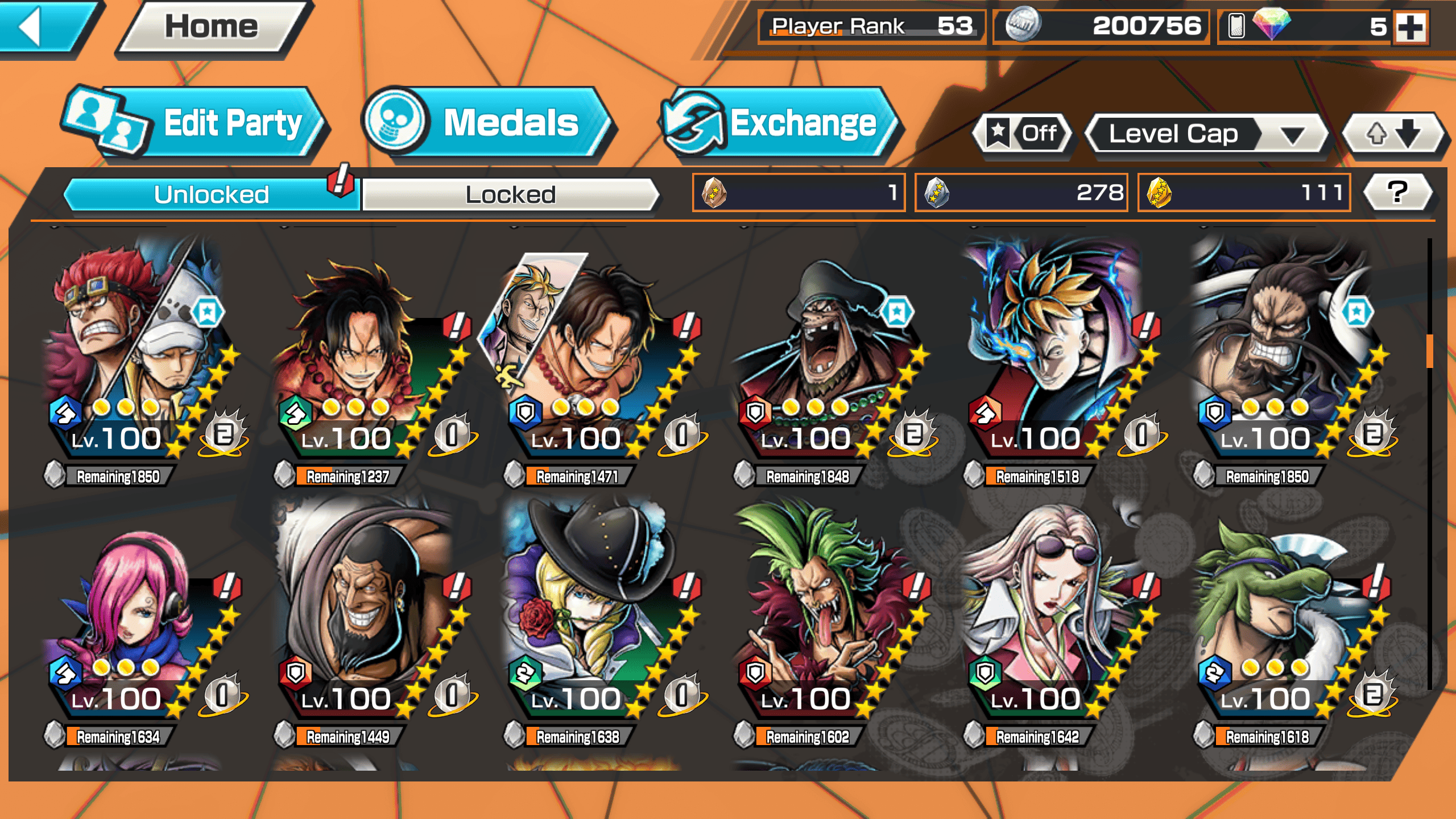This screenshot has height=819, width=1456.
Task: Reverse the sort order with arrows button
Action: (1393, 134)
